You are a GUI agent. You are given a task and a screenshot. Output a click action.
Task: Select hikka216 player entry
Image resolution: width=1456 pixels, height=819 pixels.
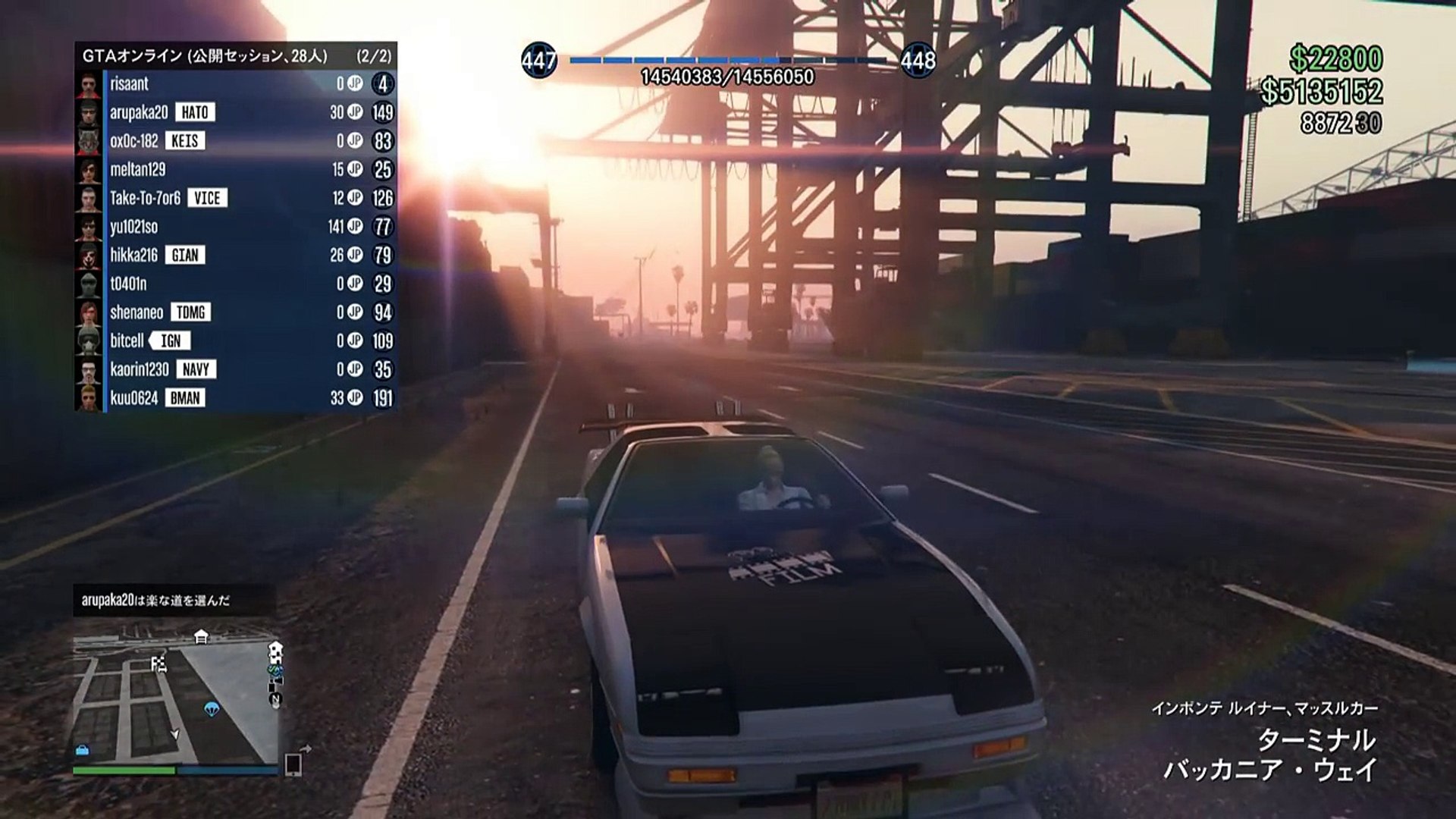point(235,255)
